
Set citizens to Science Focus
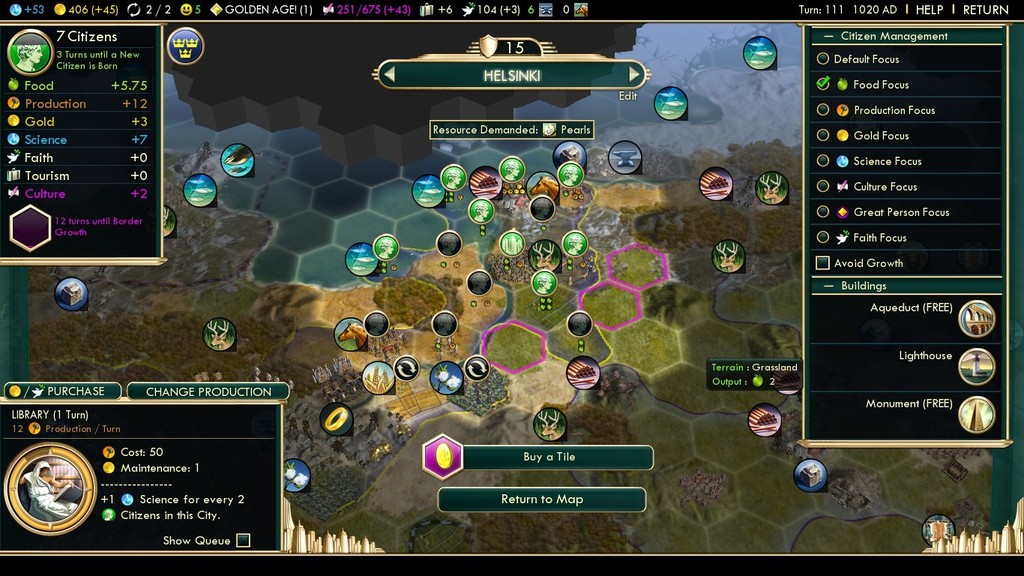coord(823,161)
